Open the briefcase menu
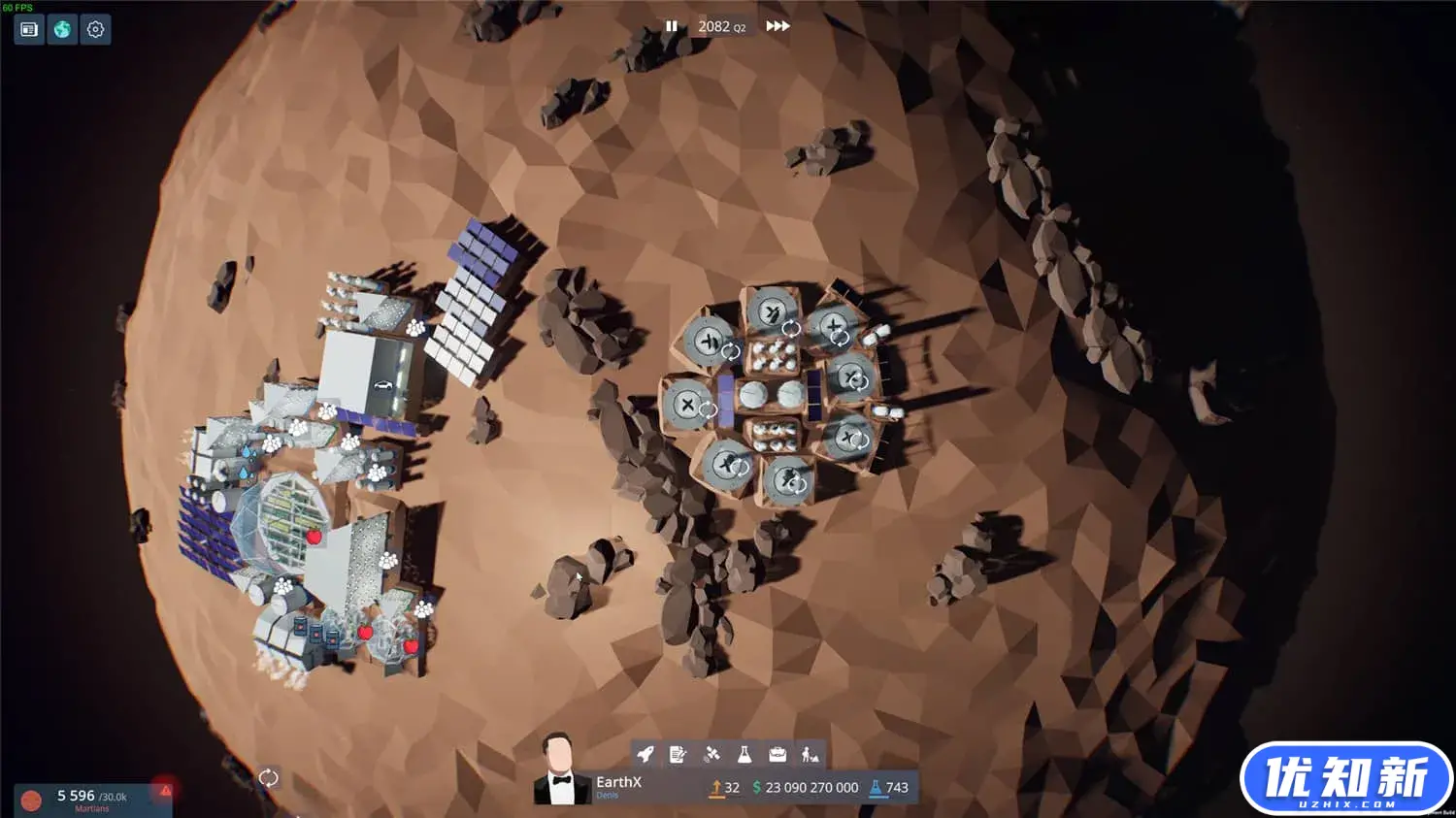The image size is (1456, 818). point(778,754)
